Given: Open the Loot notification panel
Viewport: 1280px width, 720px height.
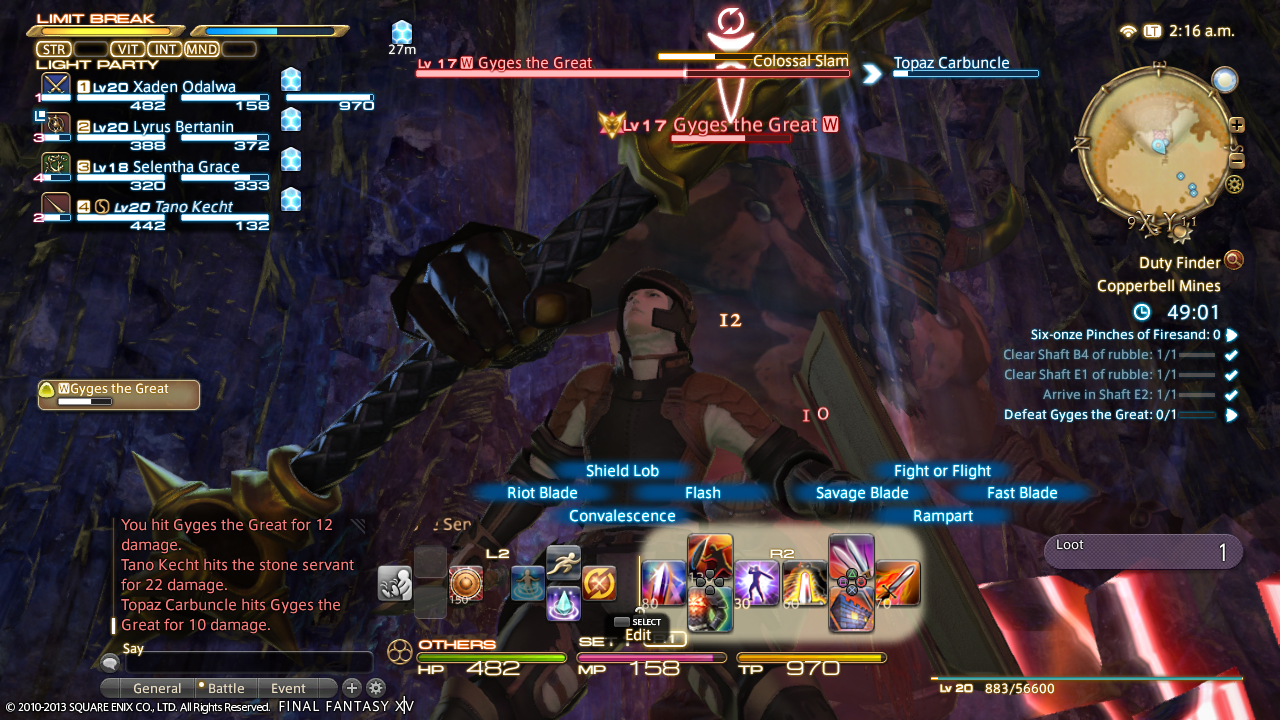Looking at the screenshot, I should (x=1143, y=551).
